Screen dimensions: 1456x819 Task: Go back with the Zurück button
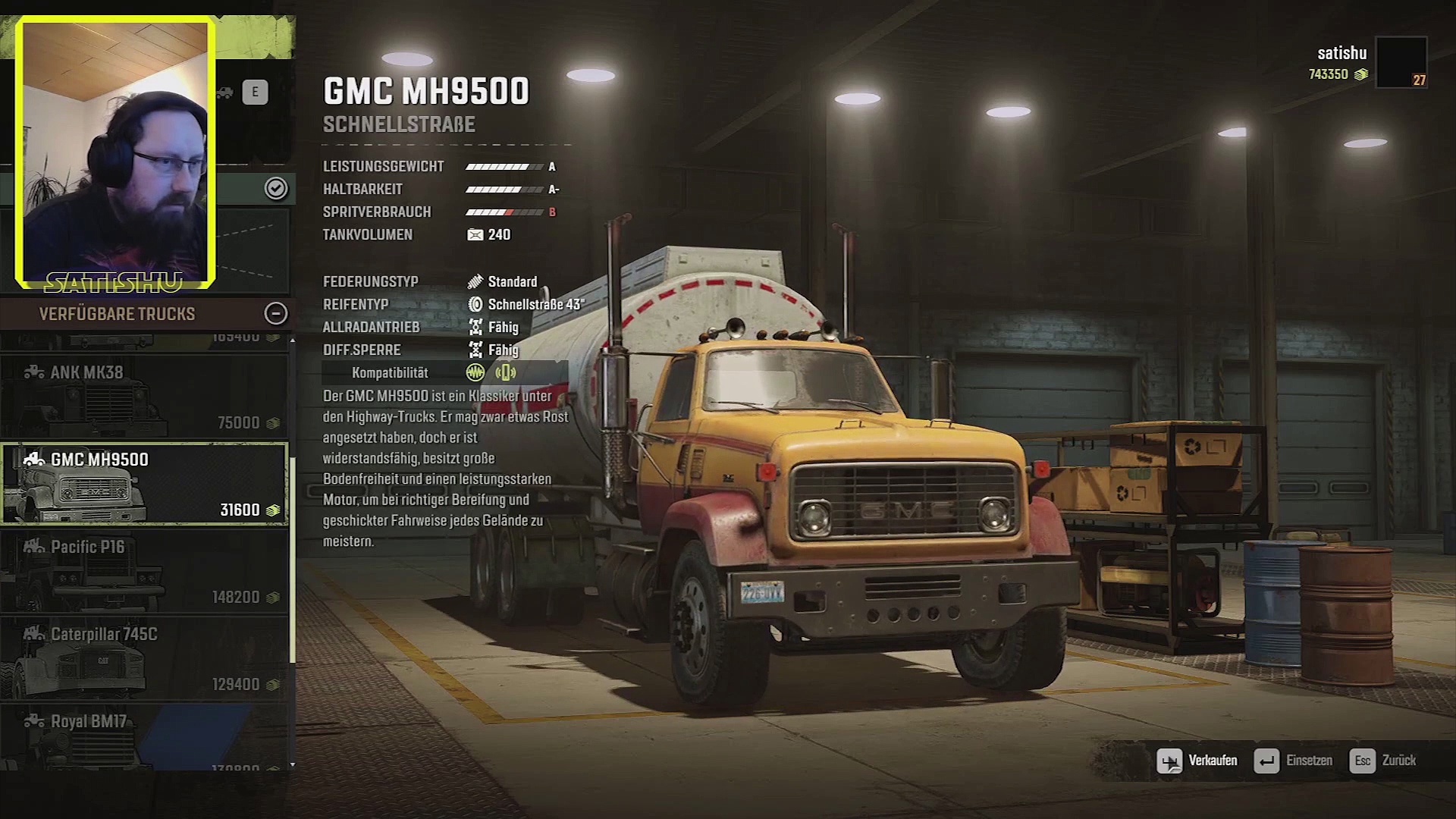pos(1382,761)
